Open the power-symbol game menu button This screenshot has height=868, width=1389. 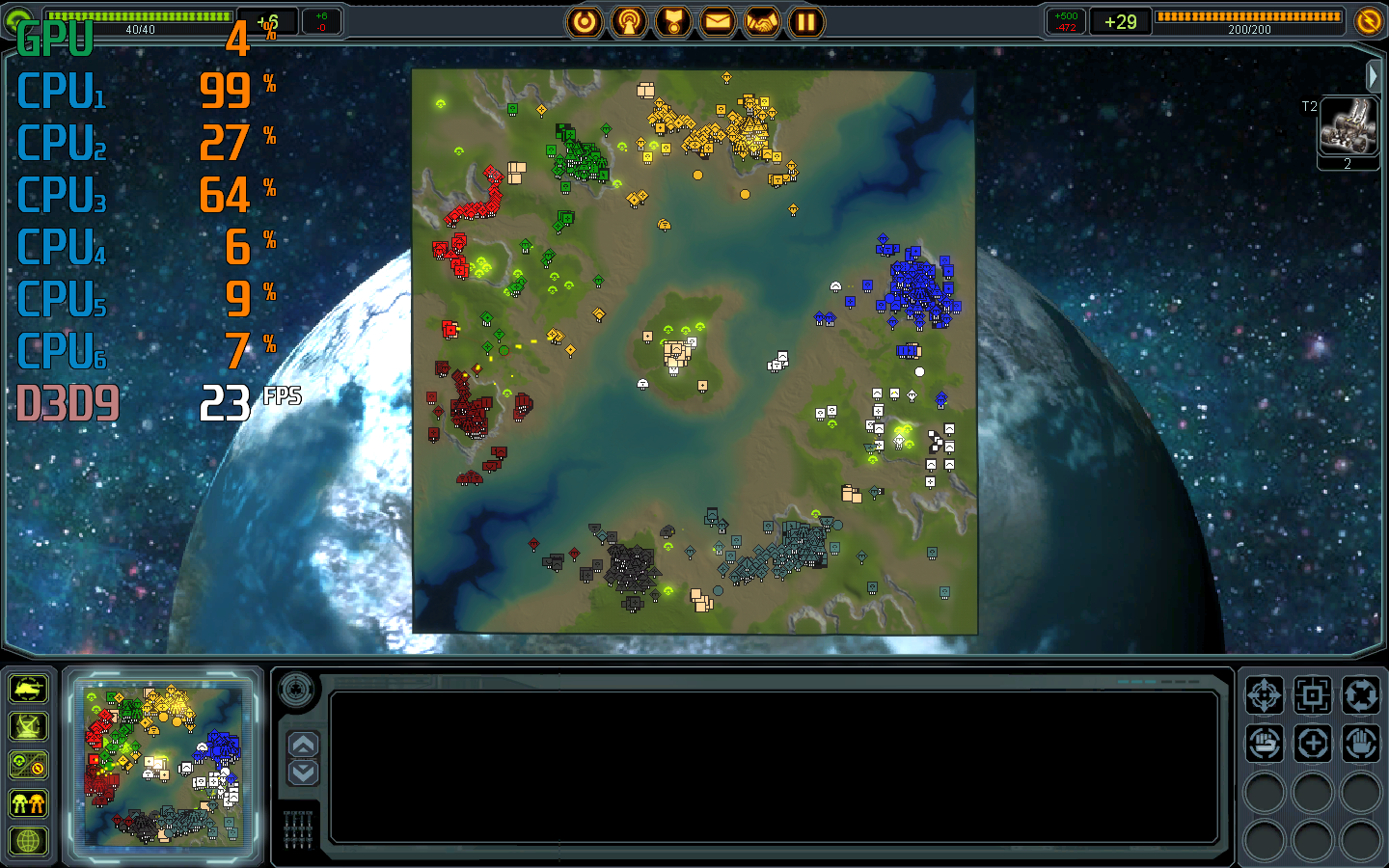pos(585,21)
